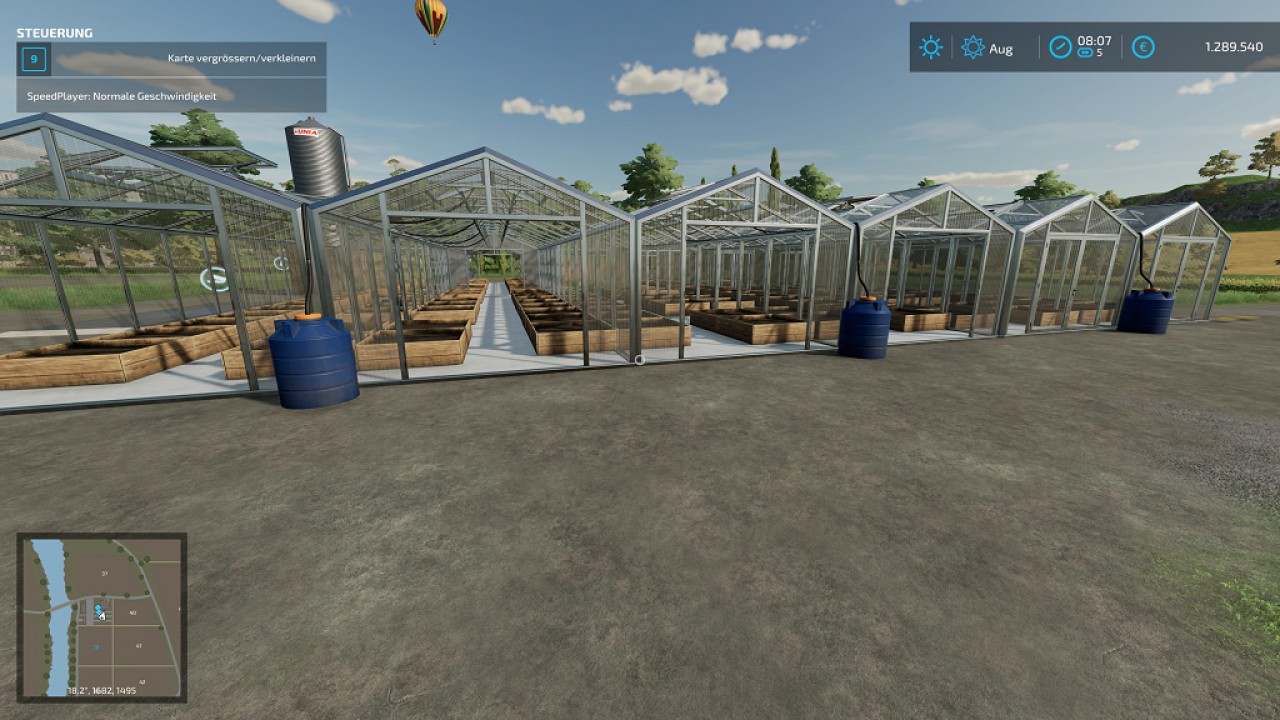
Task: Click the blue field marker dot on the minimap
Action: [x=98, y=608]
